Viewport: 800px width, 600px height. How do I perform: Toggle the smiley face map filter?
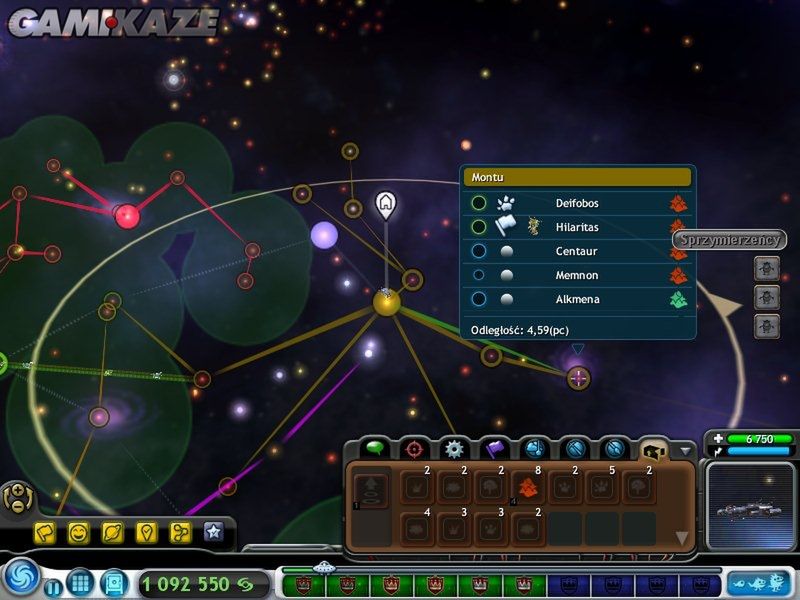tap(79, 533)
